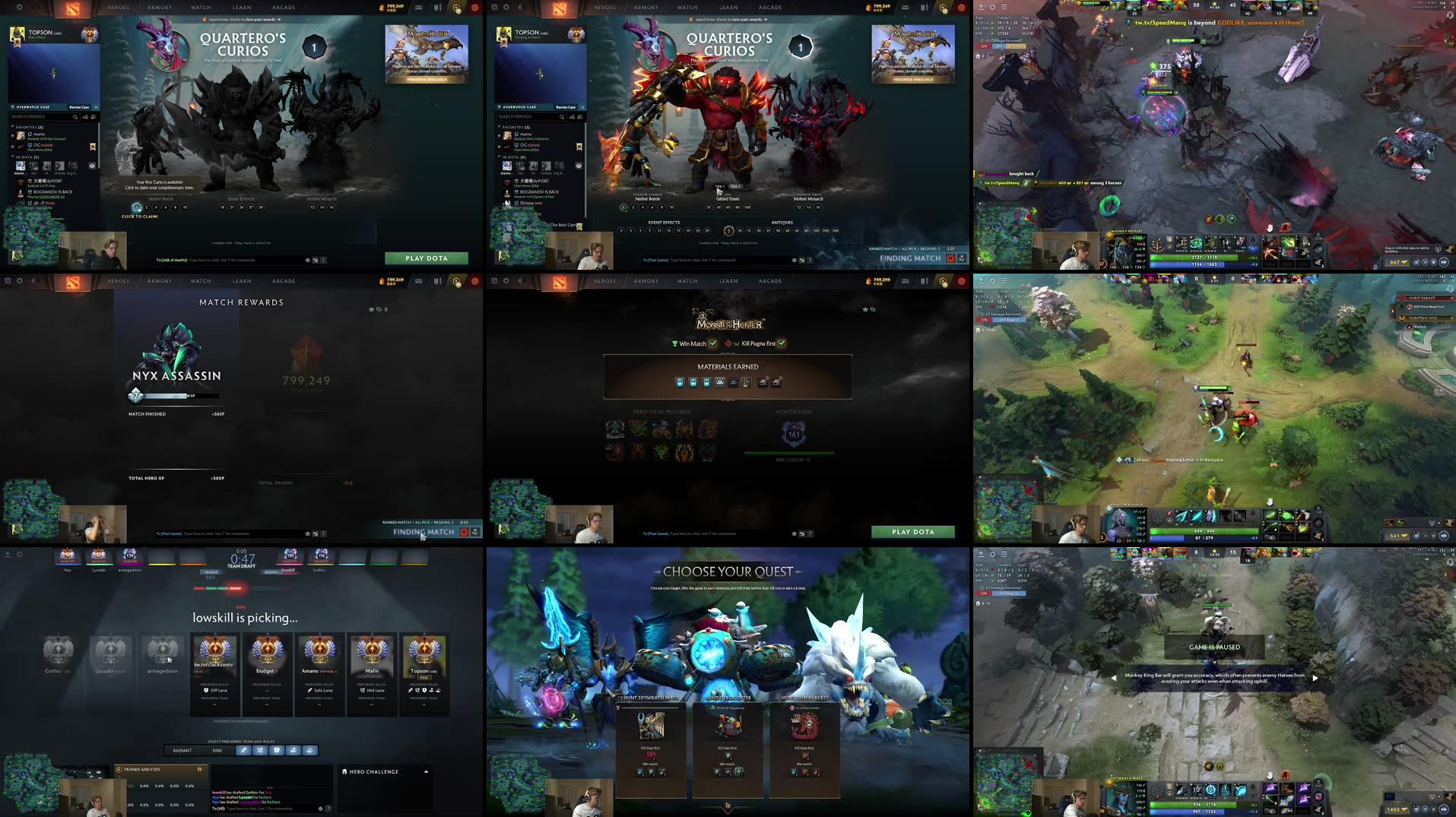The width and height of the screenshot is (1456, 817).
Task: Switch to the WATCH tab
Action: (201, 7)
